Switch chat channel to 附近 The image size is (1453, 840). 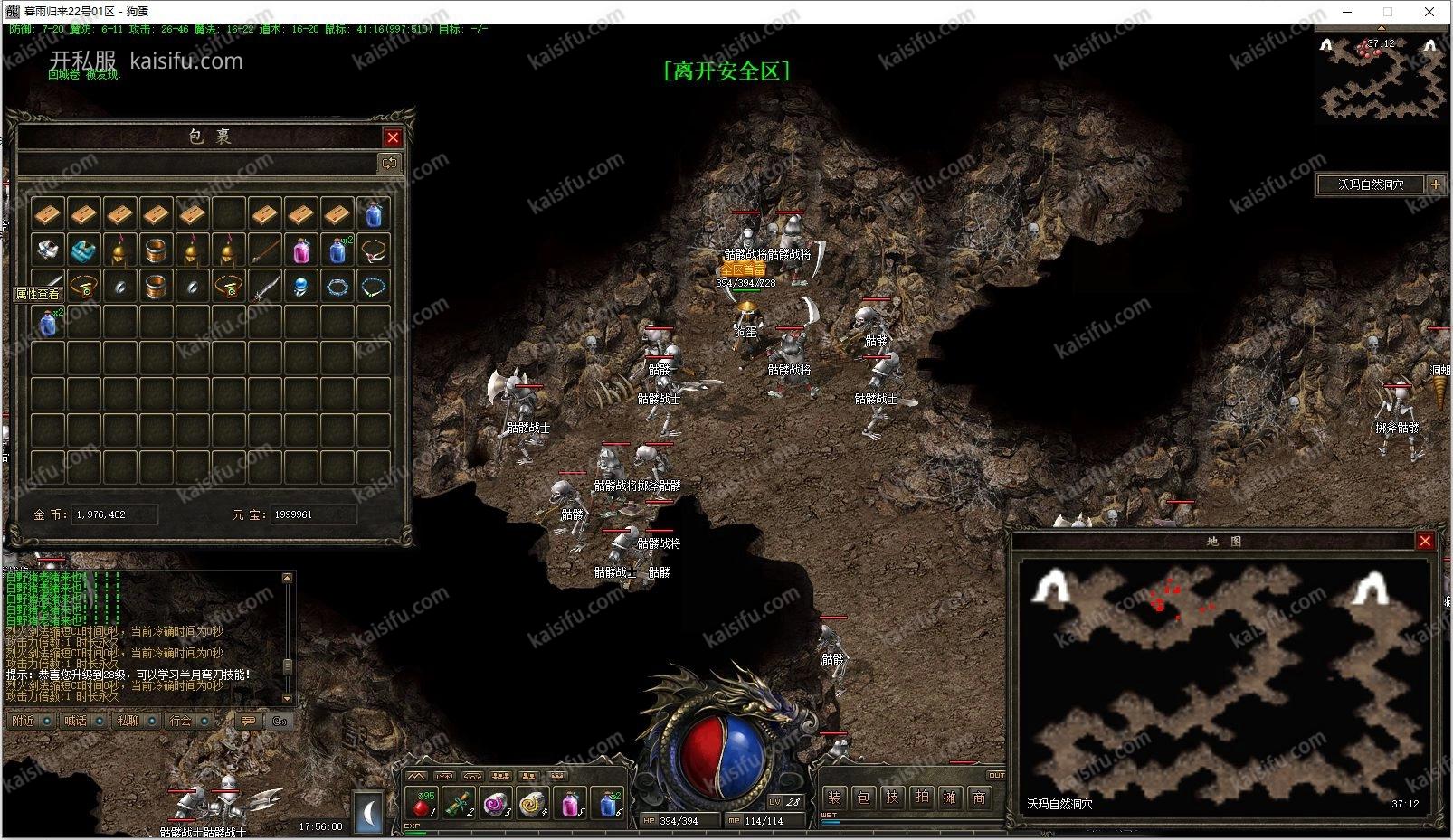[x=24, y=721]
